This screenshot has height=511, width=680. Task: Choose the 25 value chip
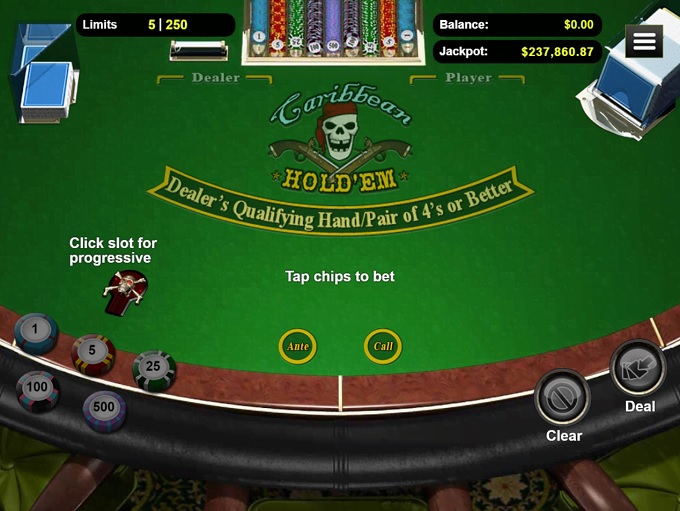tap(154, 369)
